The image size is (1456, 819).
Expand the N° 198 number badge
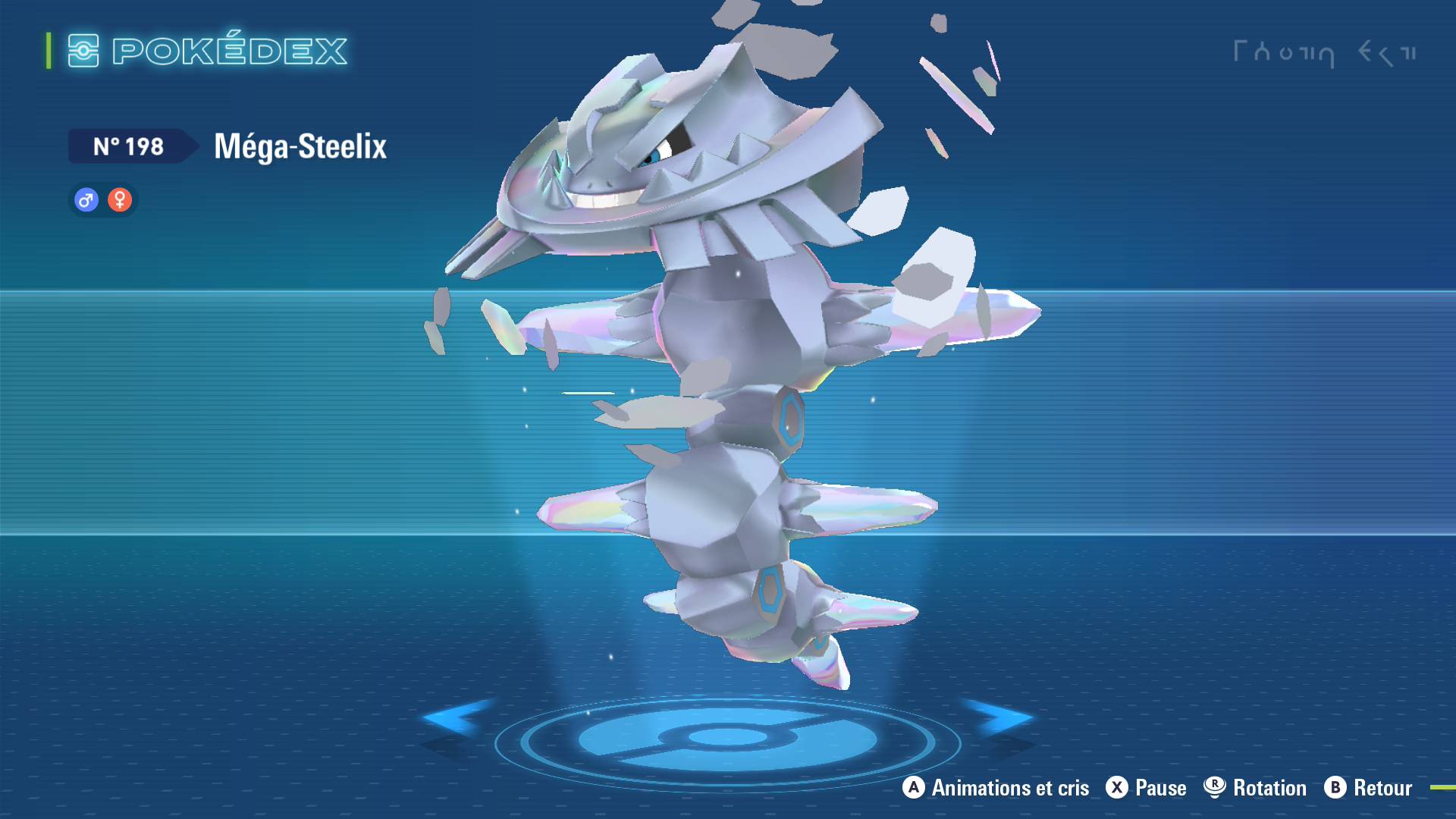coord(129,147)
